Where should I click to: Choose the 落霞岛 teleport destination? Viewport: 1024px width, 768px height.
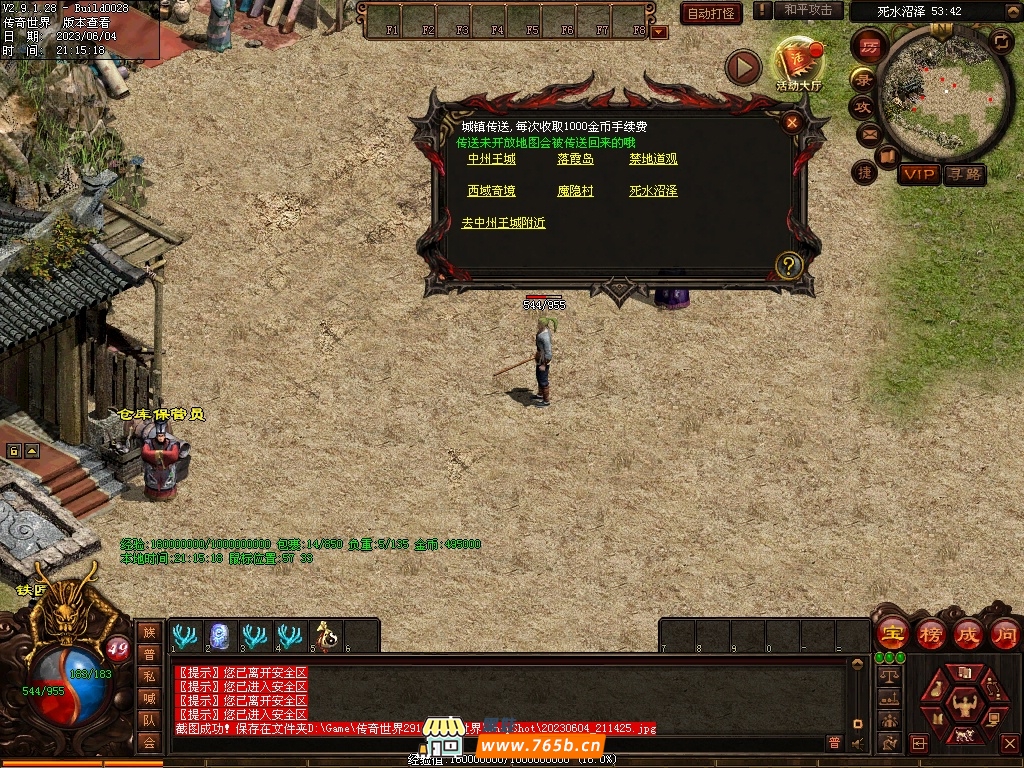(575, 159)
